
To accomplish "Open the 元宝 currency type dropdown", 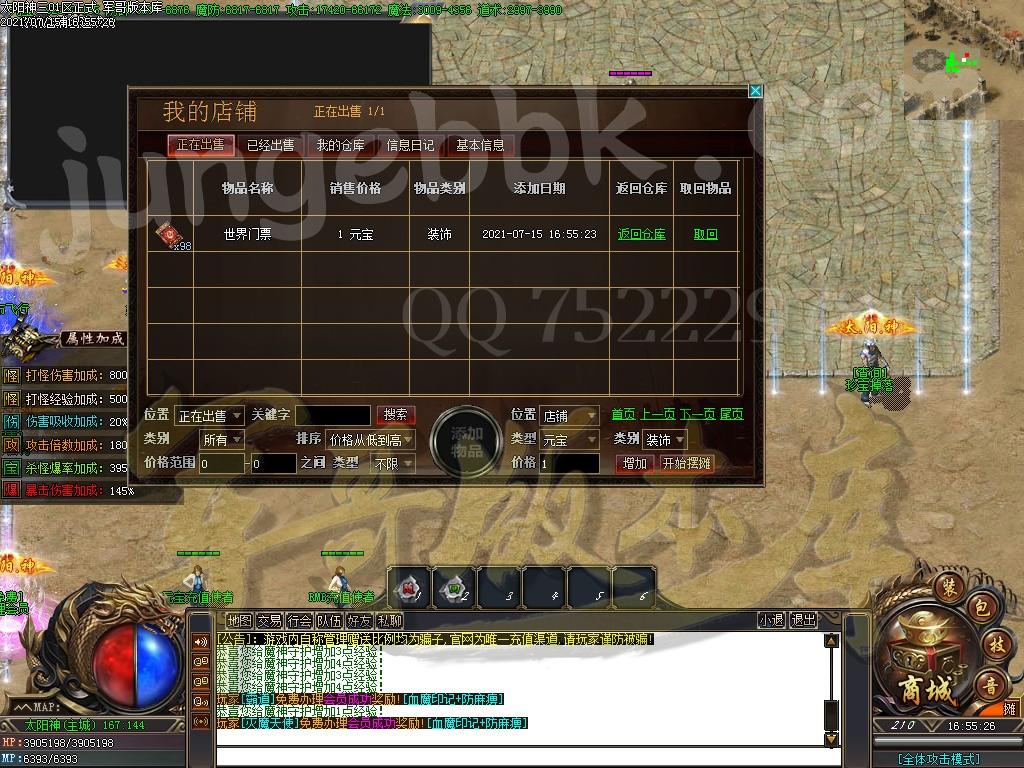I will coord(570,439).
